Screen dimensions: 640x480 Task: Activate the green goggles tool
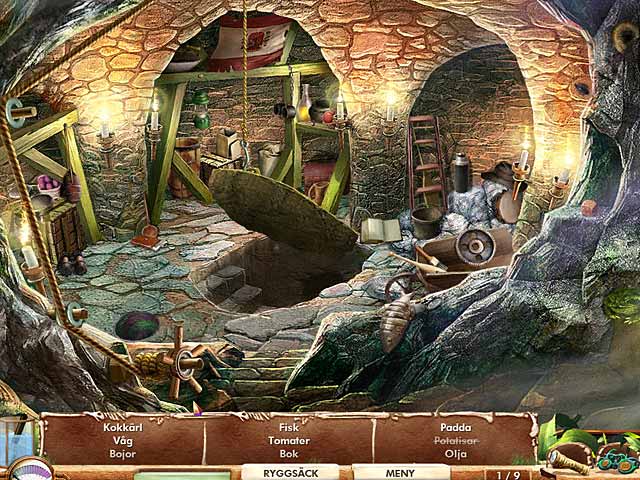pos(617,460)
